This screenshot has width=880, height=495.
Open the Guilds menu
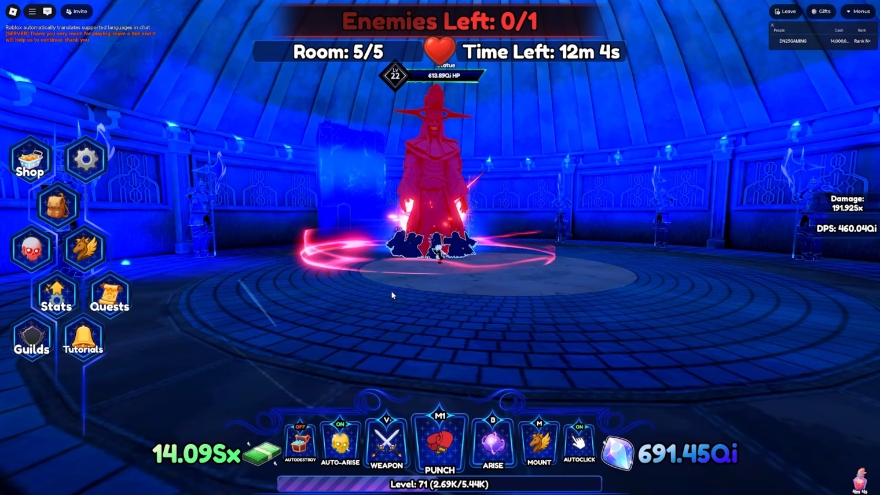(31, 339)
